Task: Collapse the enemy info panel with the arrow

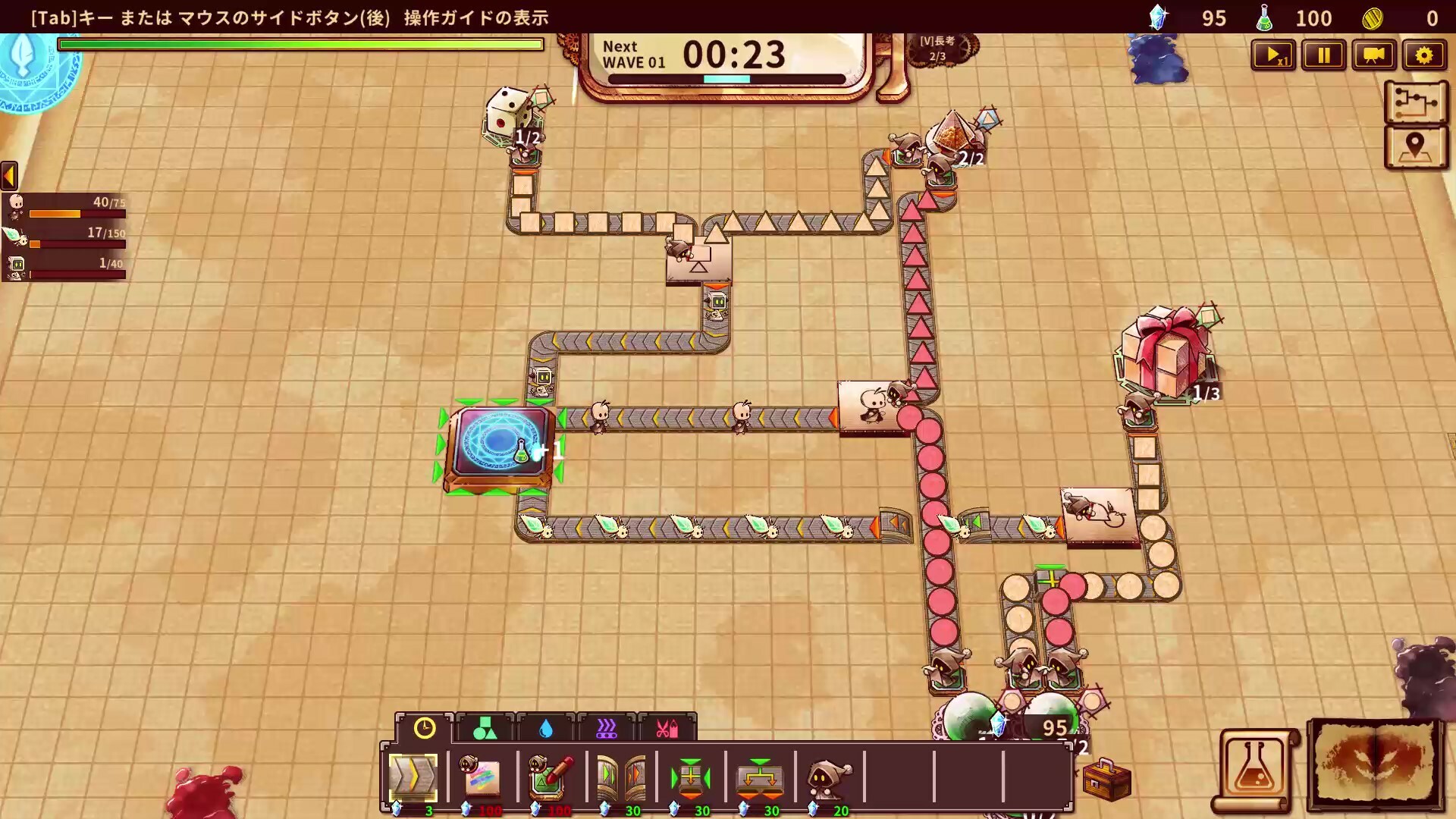Action: [8, 176]
